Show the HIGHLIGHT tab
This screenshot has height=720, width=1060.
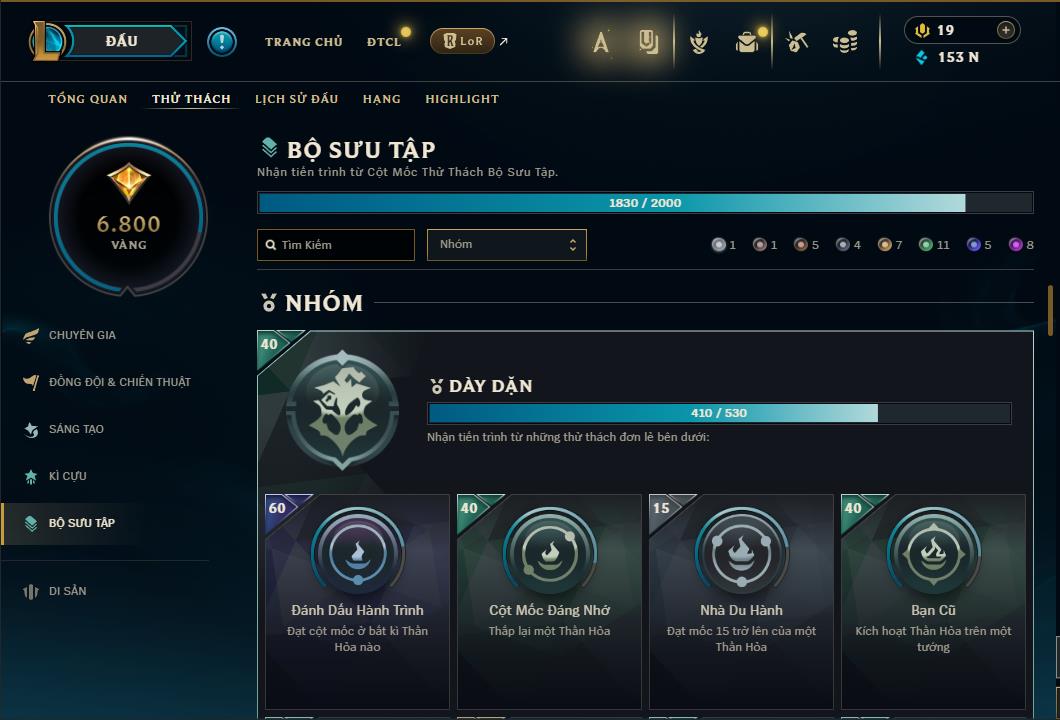pos(462,99)
